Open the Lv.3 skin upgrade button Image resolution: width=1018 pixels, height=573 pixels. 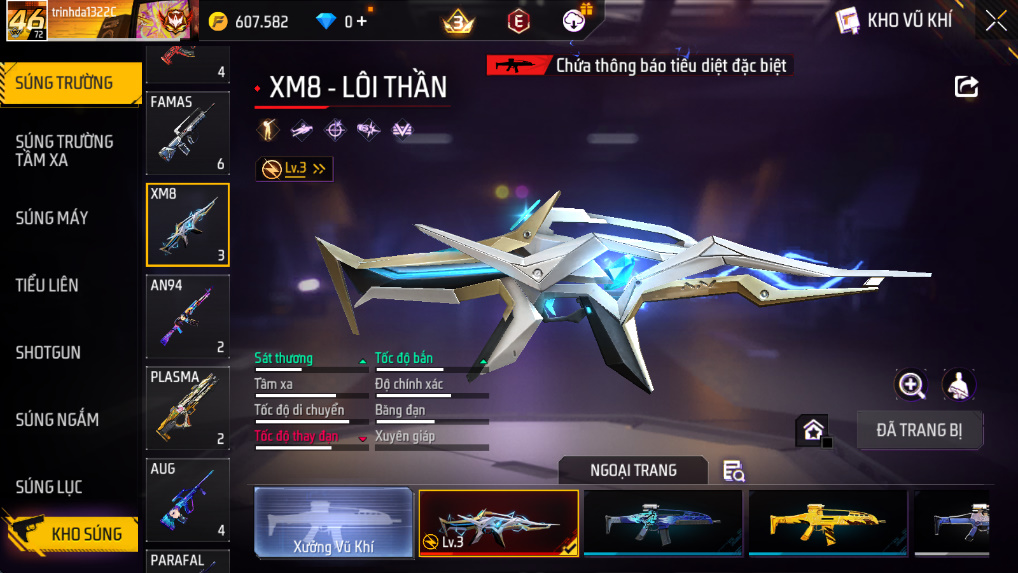click(294, 169)
